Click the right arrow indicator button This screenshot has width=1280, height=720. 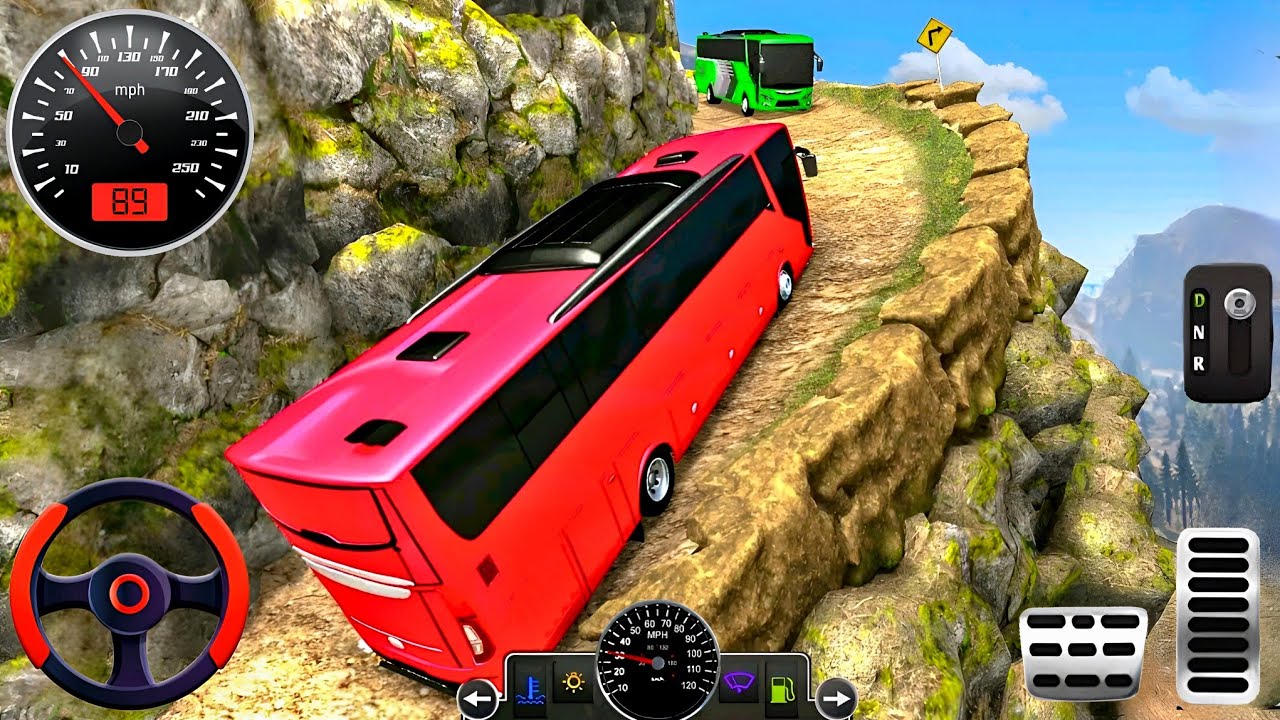tap(835, 698)
